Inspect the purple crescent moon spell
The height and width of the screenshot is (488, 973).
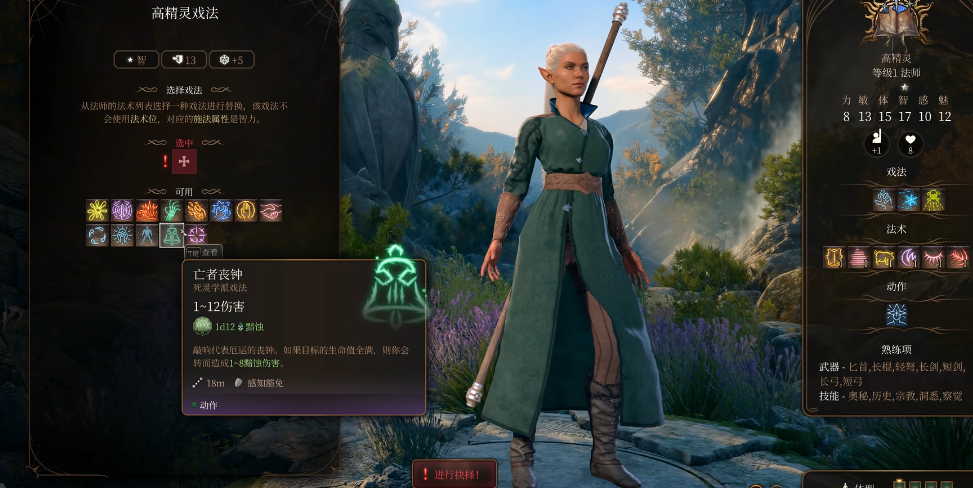(x=908, y=258)
